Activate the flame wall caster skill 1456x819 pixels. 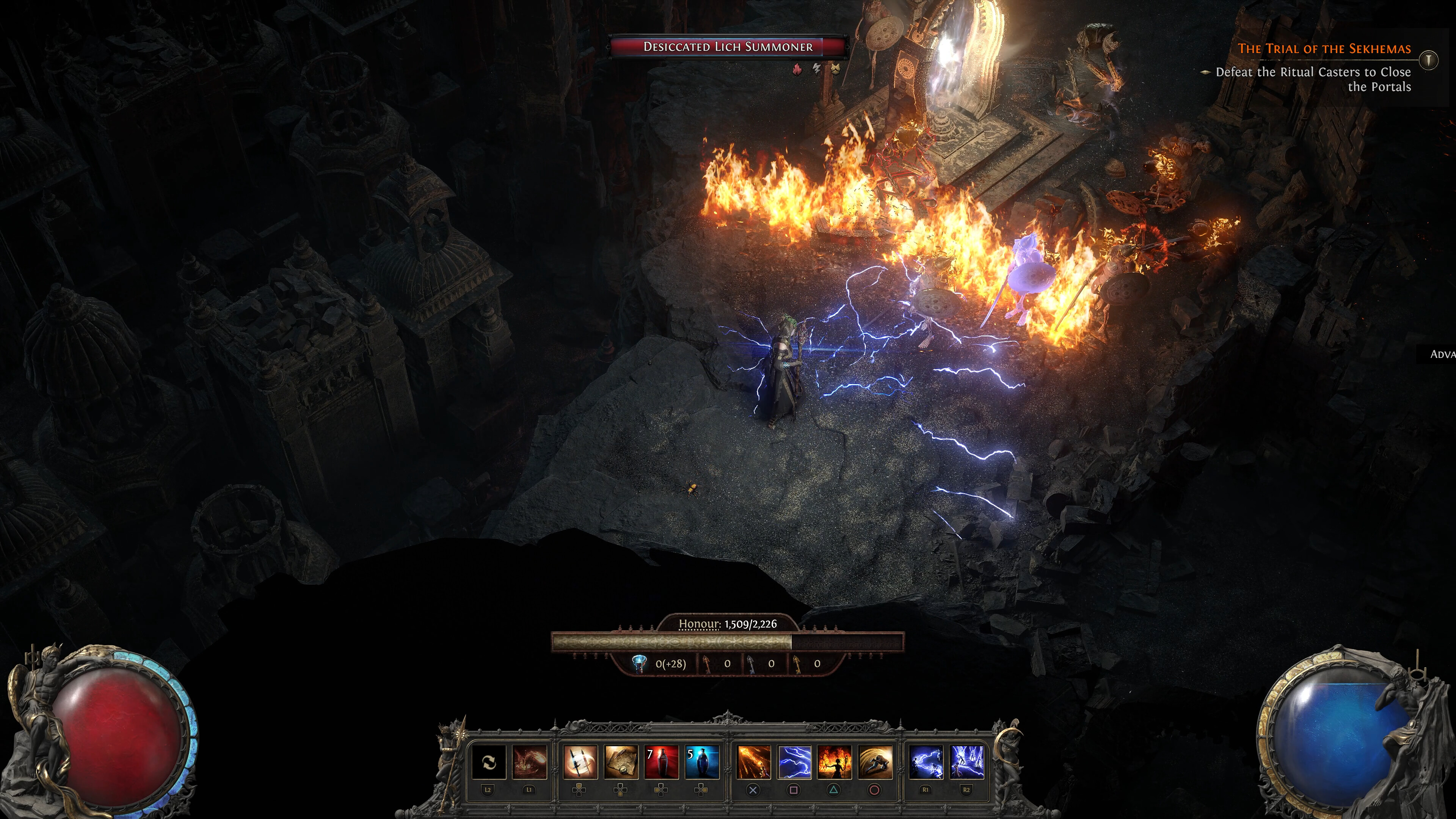[x=835, y=762]
